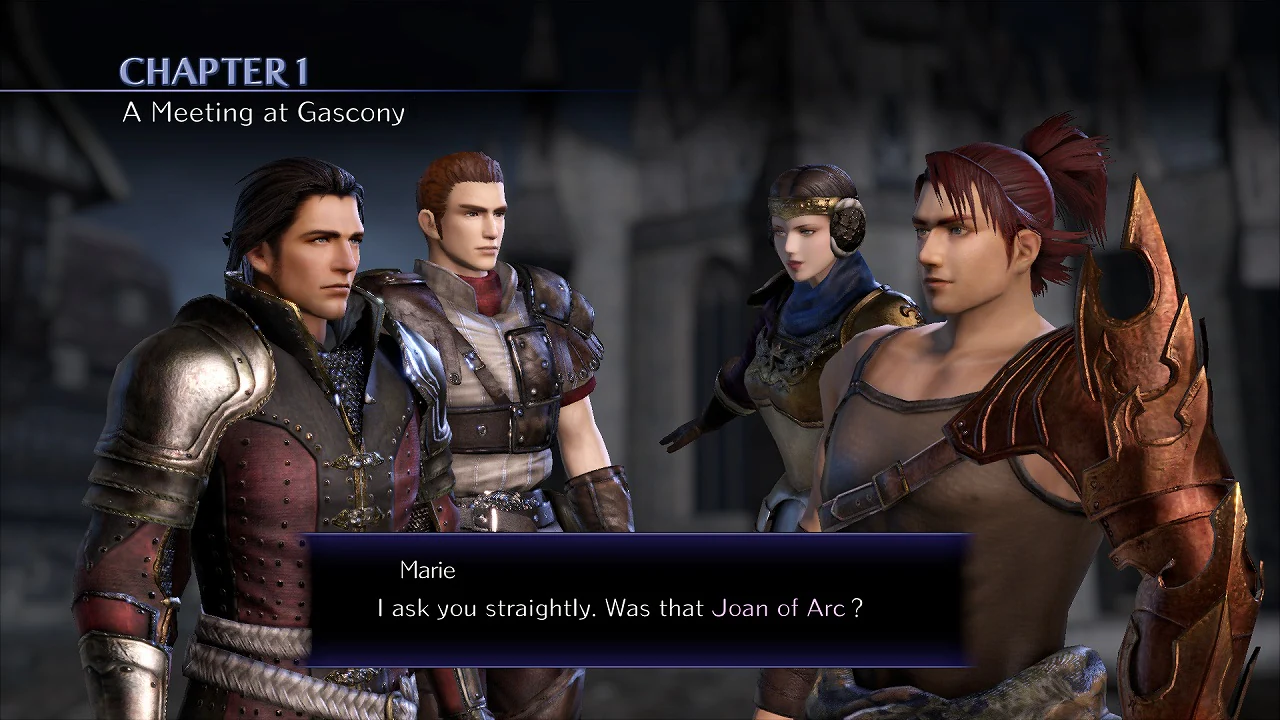The image size is (1280, 720).
Task: Click the question mark after 'Joan of Arc'
Action: 855,607
